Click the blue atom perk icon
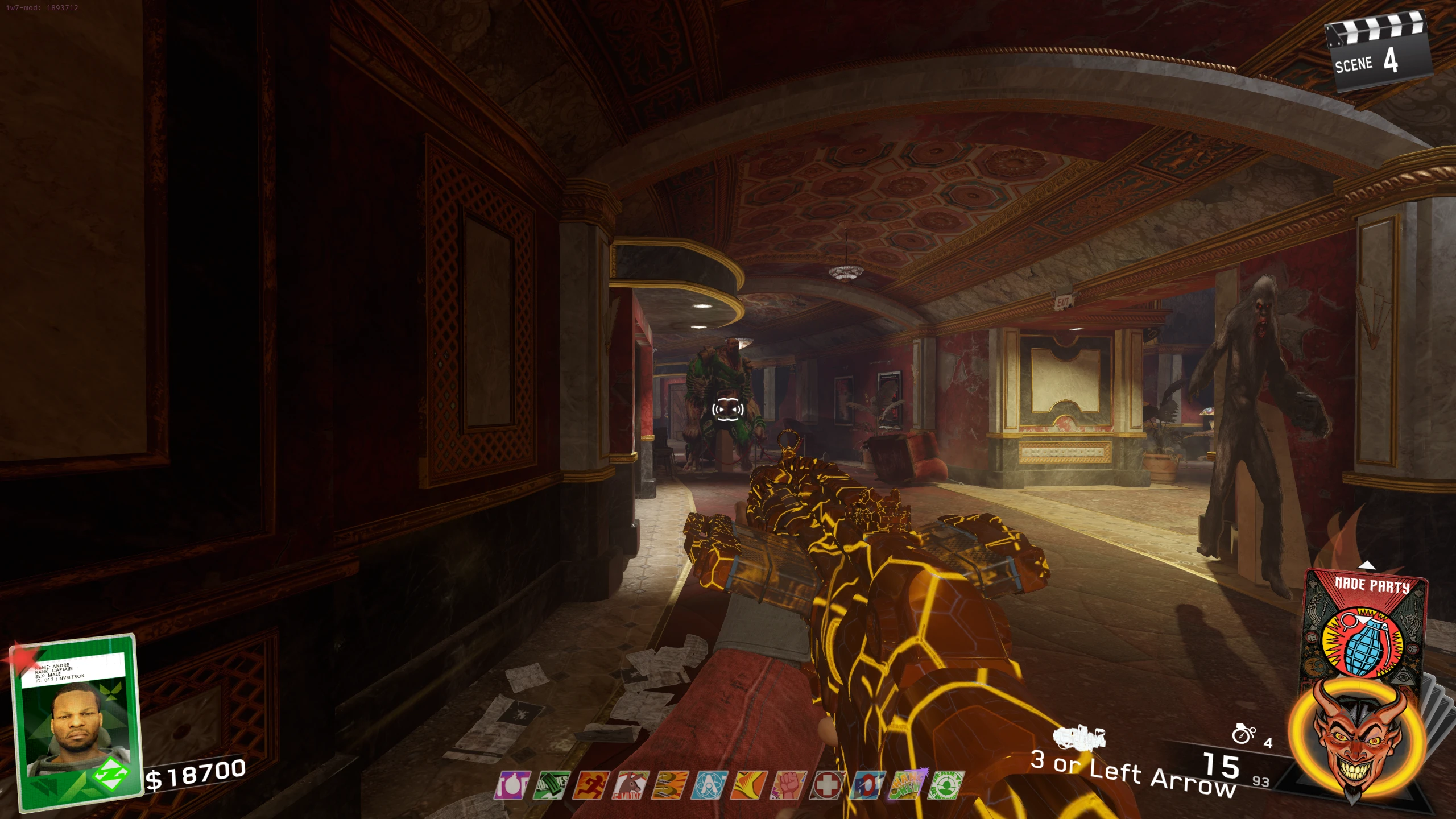This screenshot has width=1456, height=819. click(709, 785)
